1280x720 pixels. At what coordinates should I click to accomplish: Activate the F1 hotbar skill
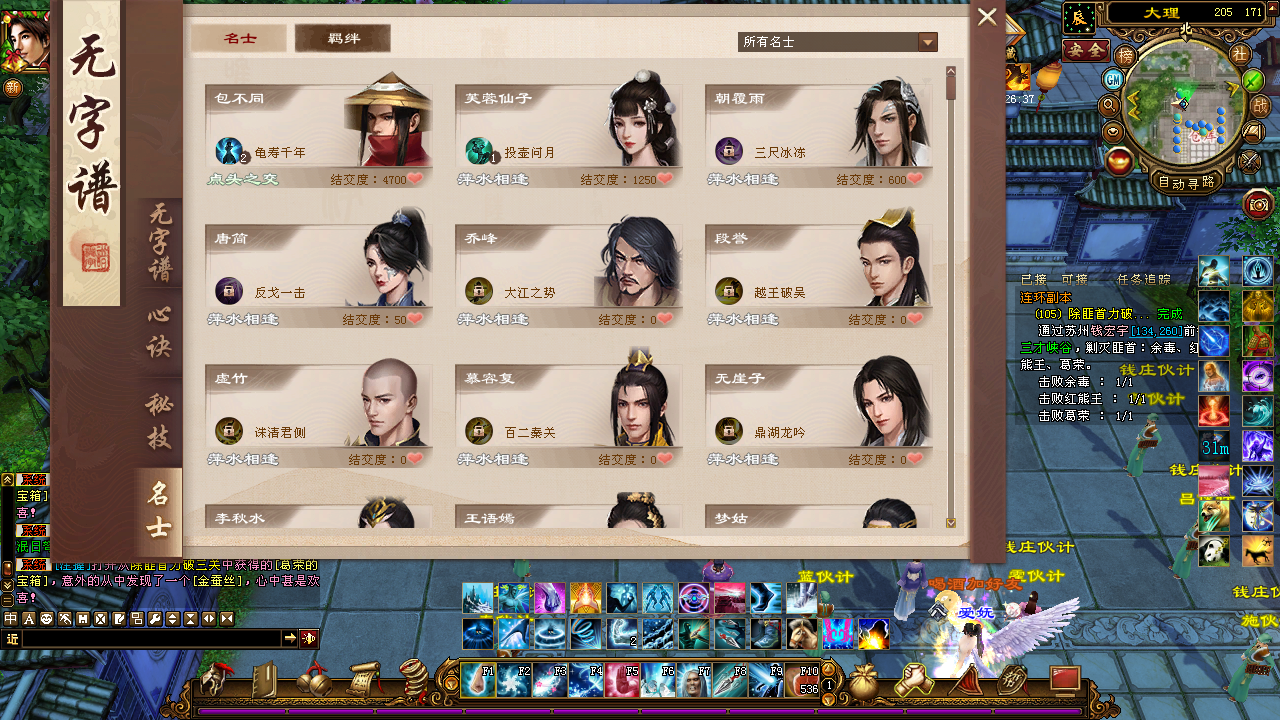478,679
